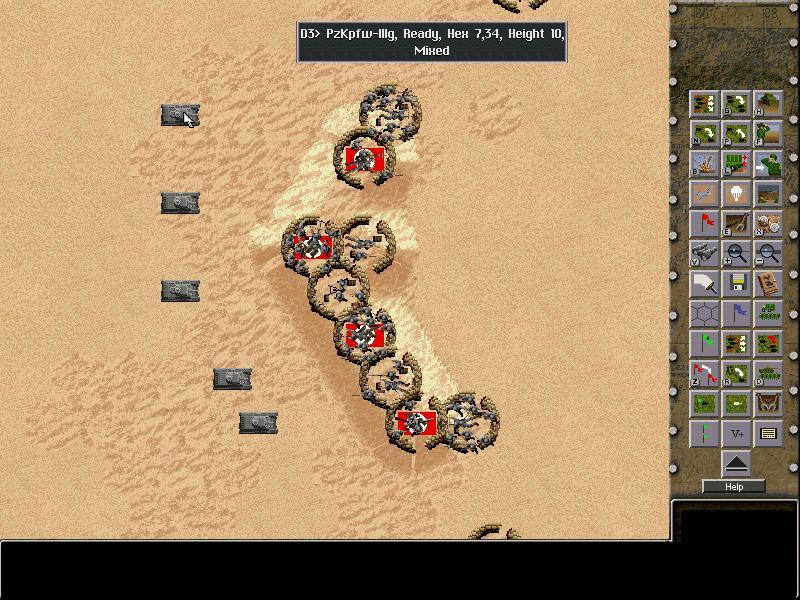Toggle the hex grid overlay icon
800x600 pixels.
[x=705, y=314]
